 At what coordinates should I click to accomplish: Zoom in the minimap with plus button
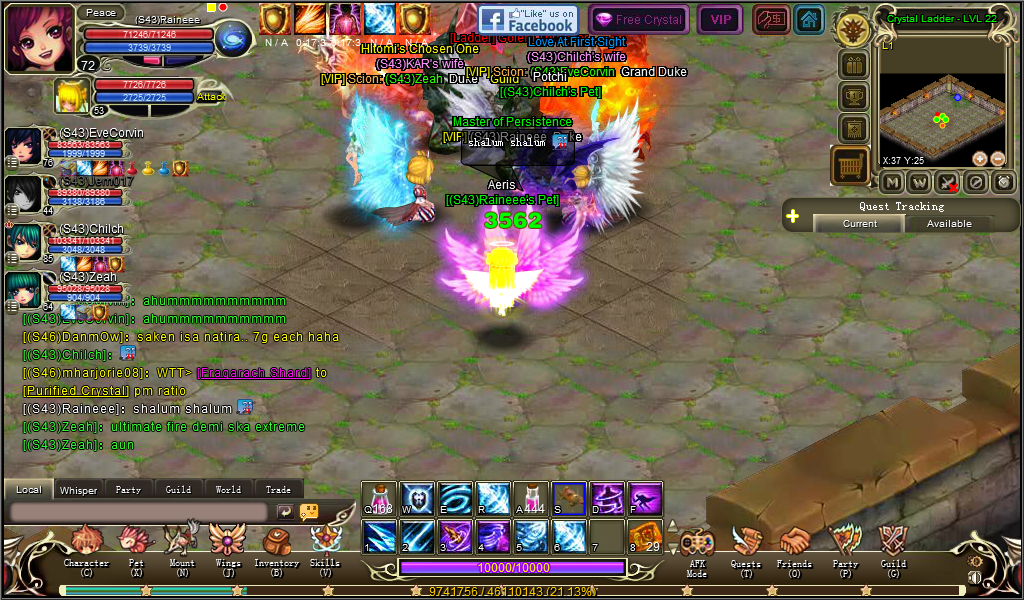pos(980,158)
